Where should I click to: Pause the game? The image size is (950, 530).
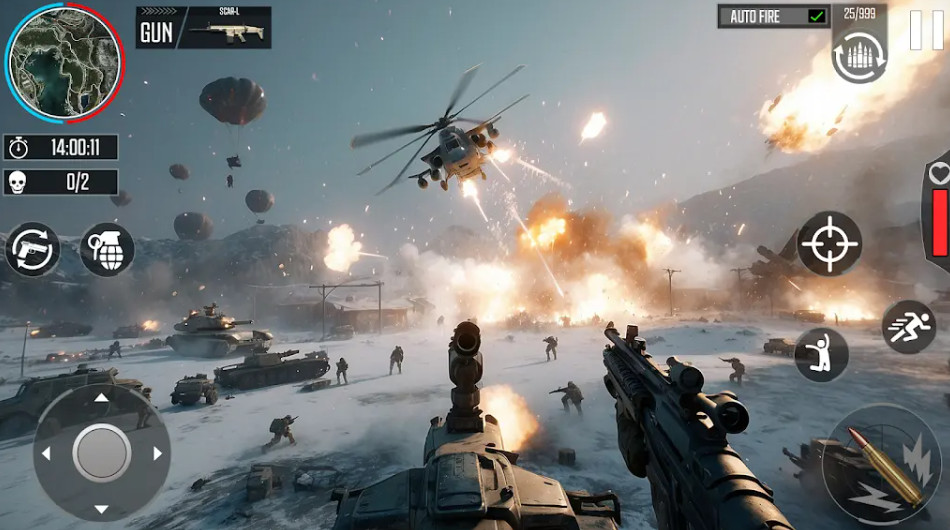926,29
